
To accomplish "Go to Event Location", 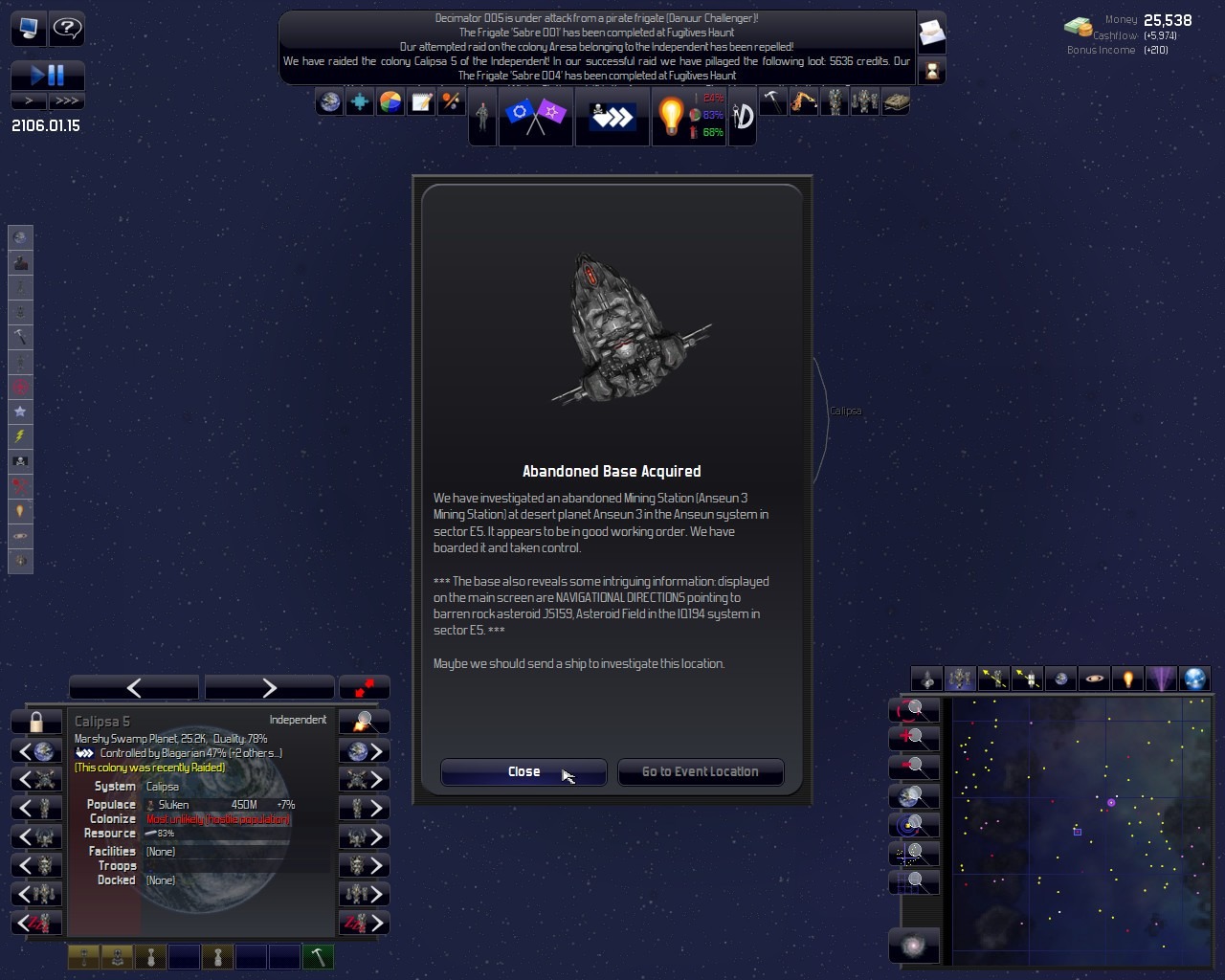I will [x=700, y=771].
